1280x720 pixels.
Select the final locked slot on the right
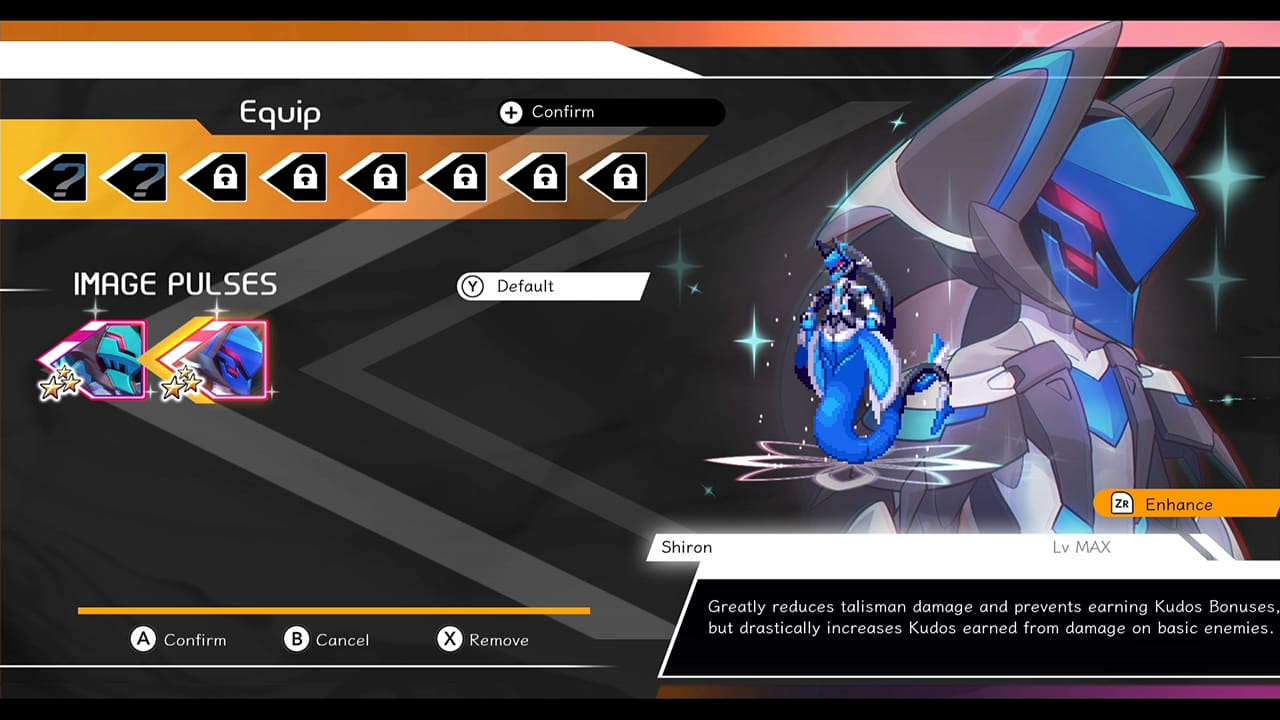(x=612, y=176)
